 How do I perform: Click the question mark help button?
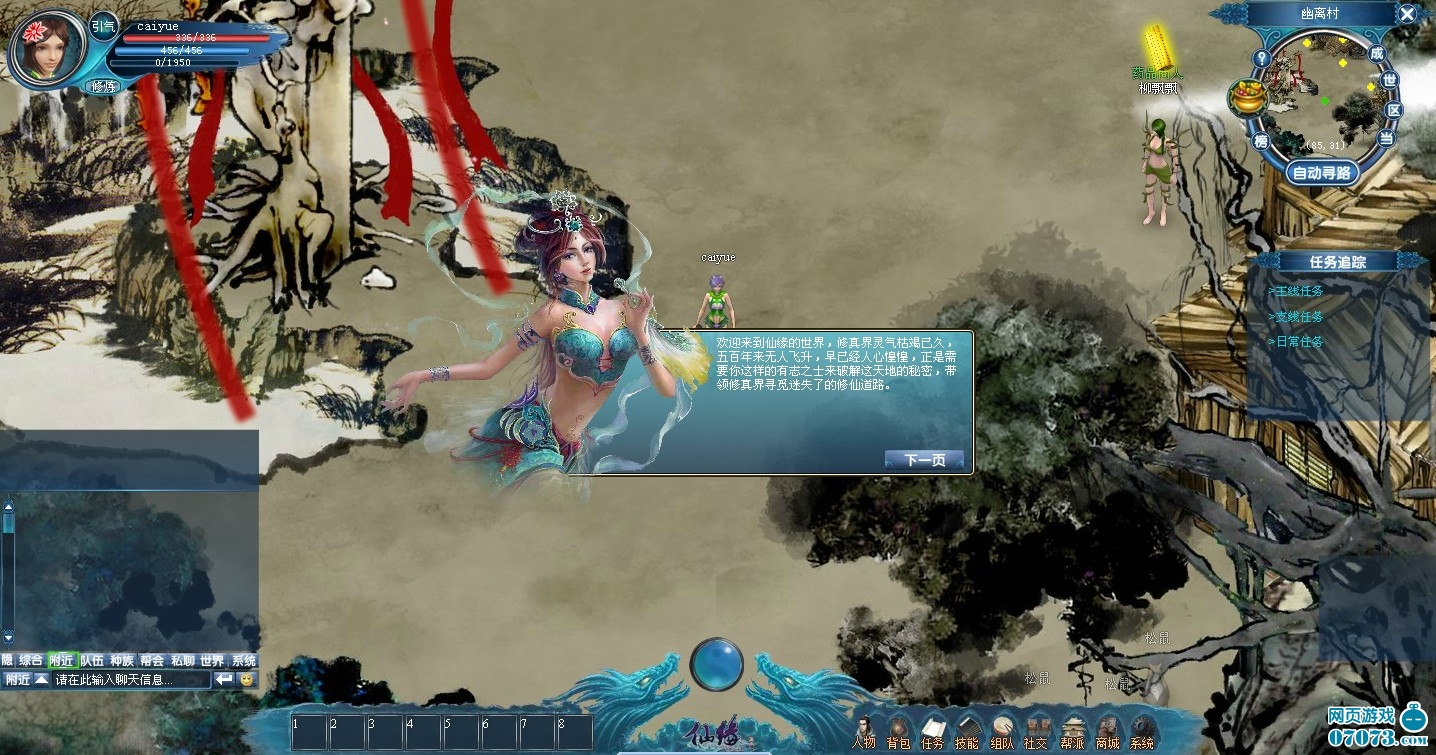[1262, 58]
